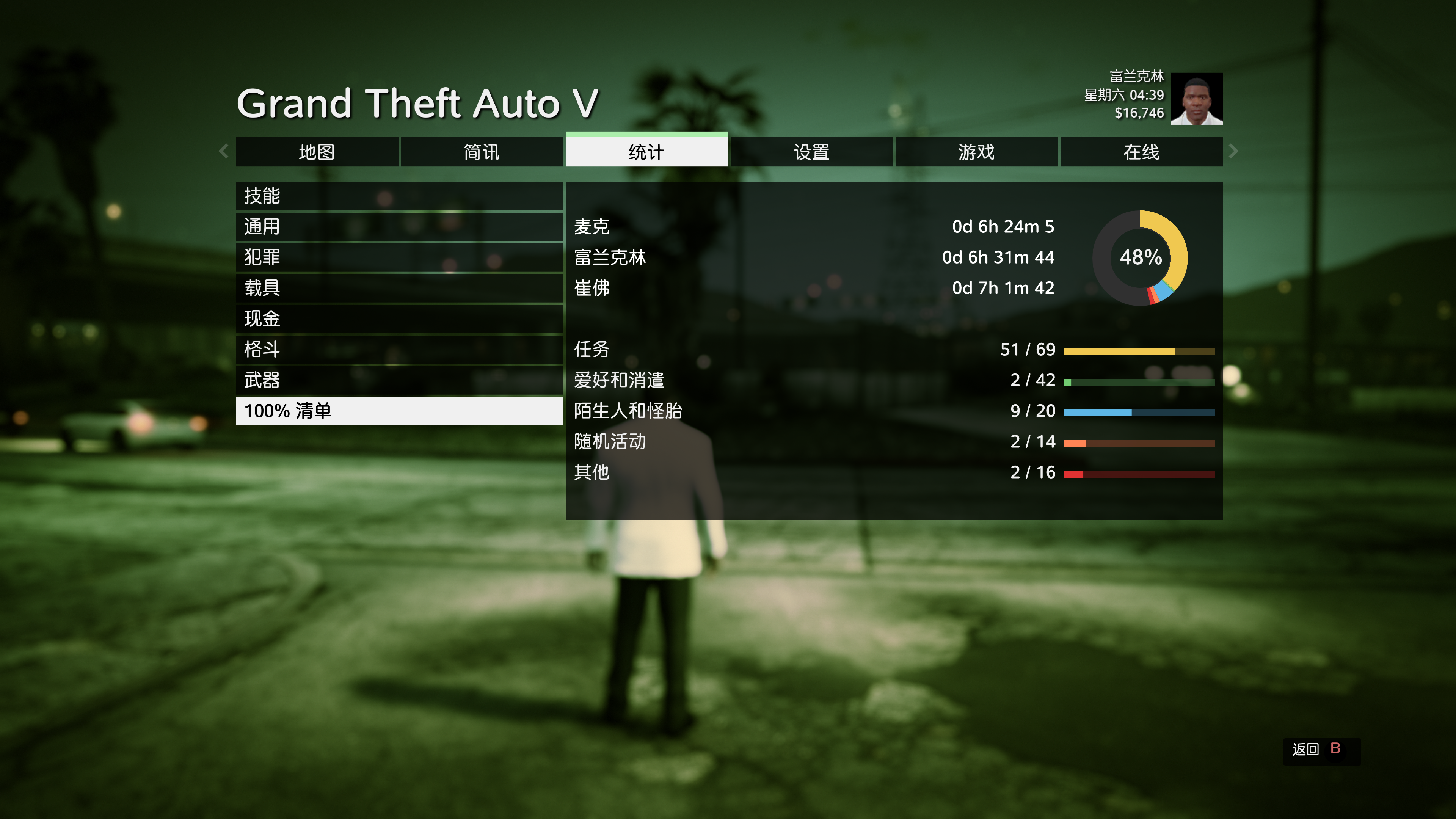Click the left arrow beside the tabs
The image size is (1456, 819).
(x=224, y=151)
